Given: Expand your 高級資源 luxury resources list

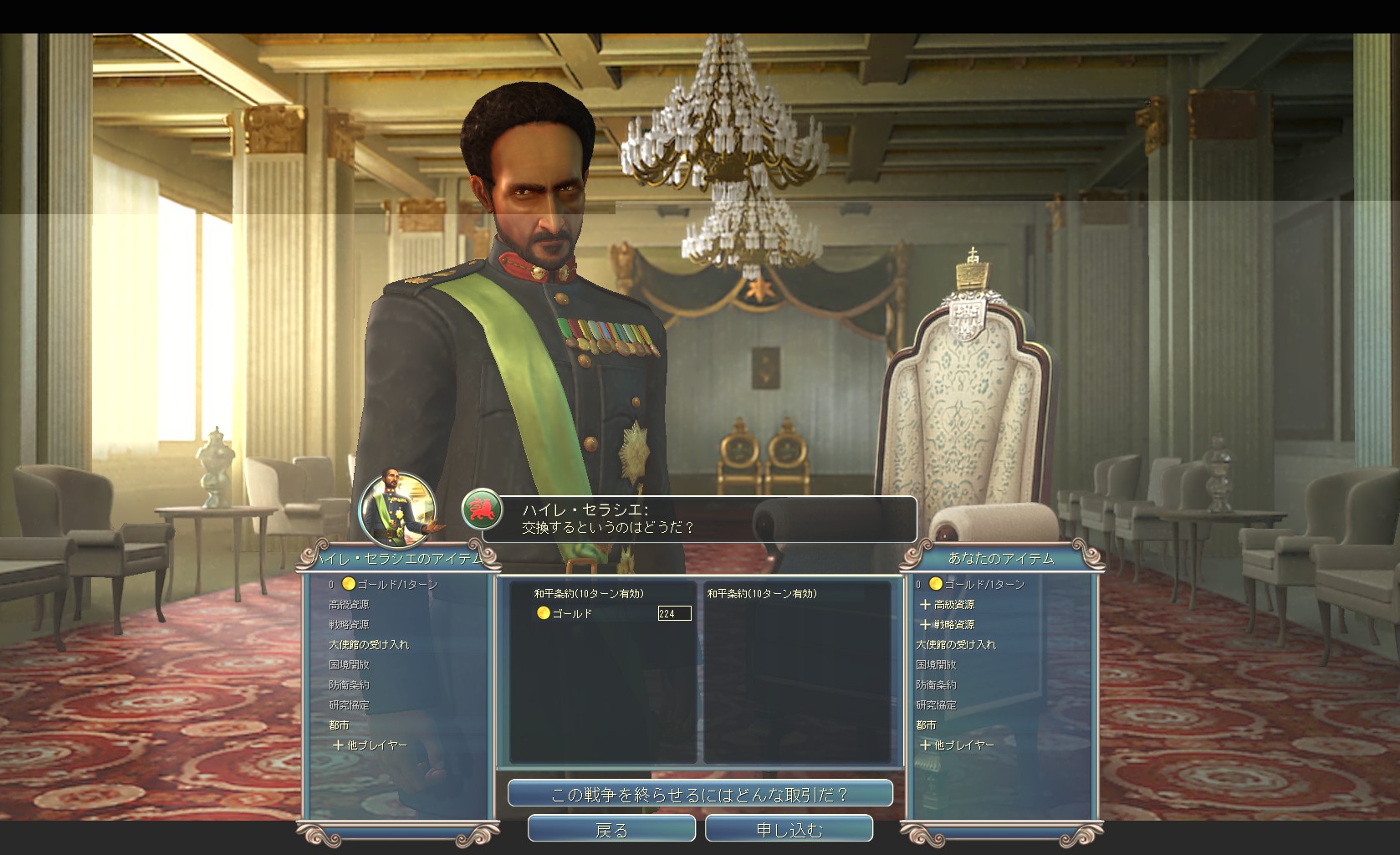Looking at the screenshot, I should pyautogui.click(x=953, y=604).
